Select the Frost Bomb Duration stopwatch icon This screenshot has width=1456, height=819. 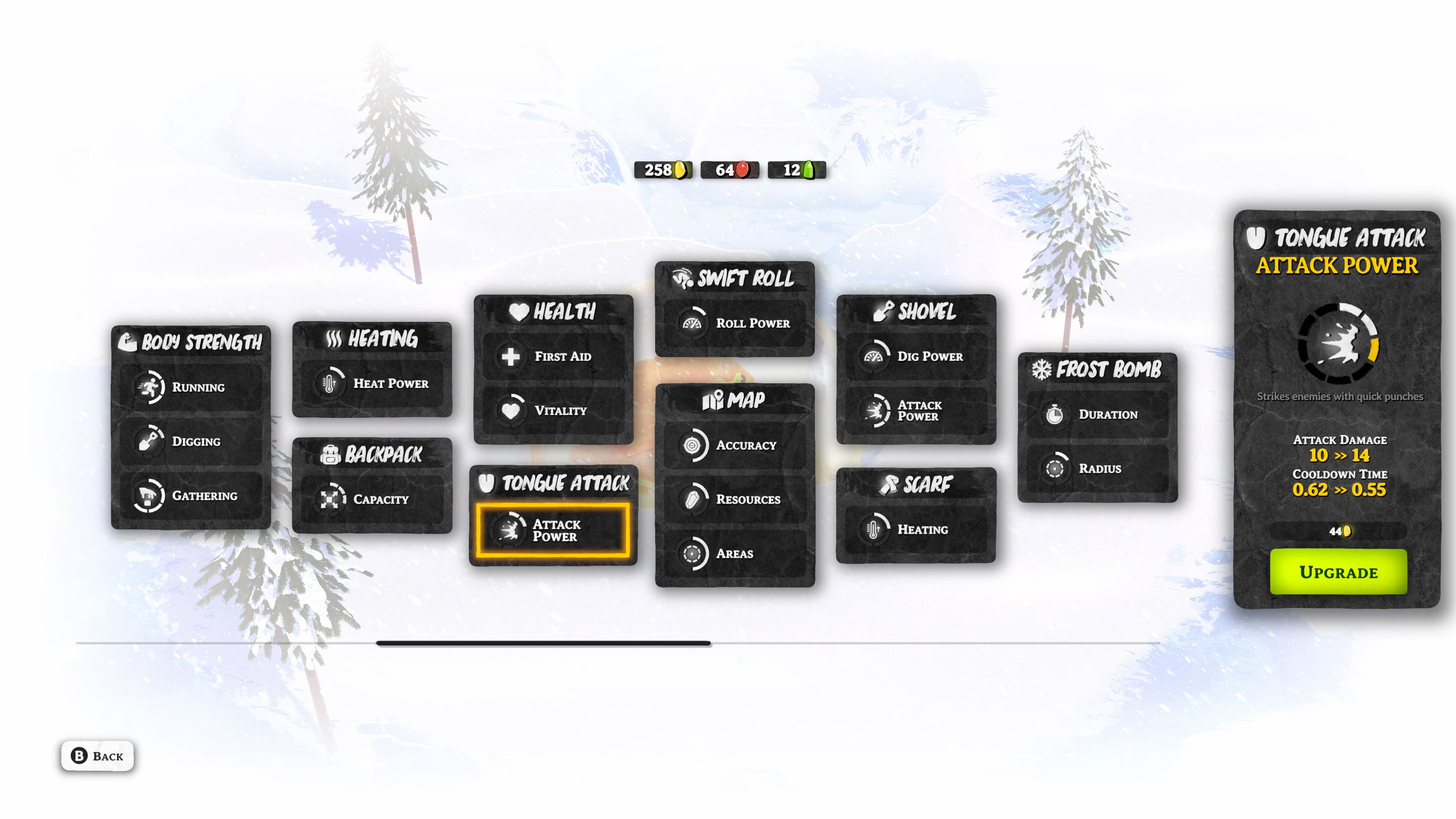pos(1056,414)
